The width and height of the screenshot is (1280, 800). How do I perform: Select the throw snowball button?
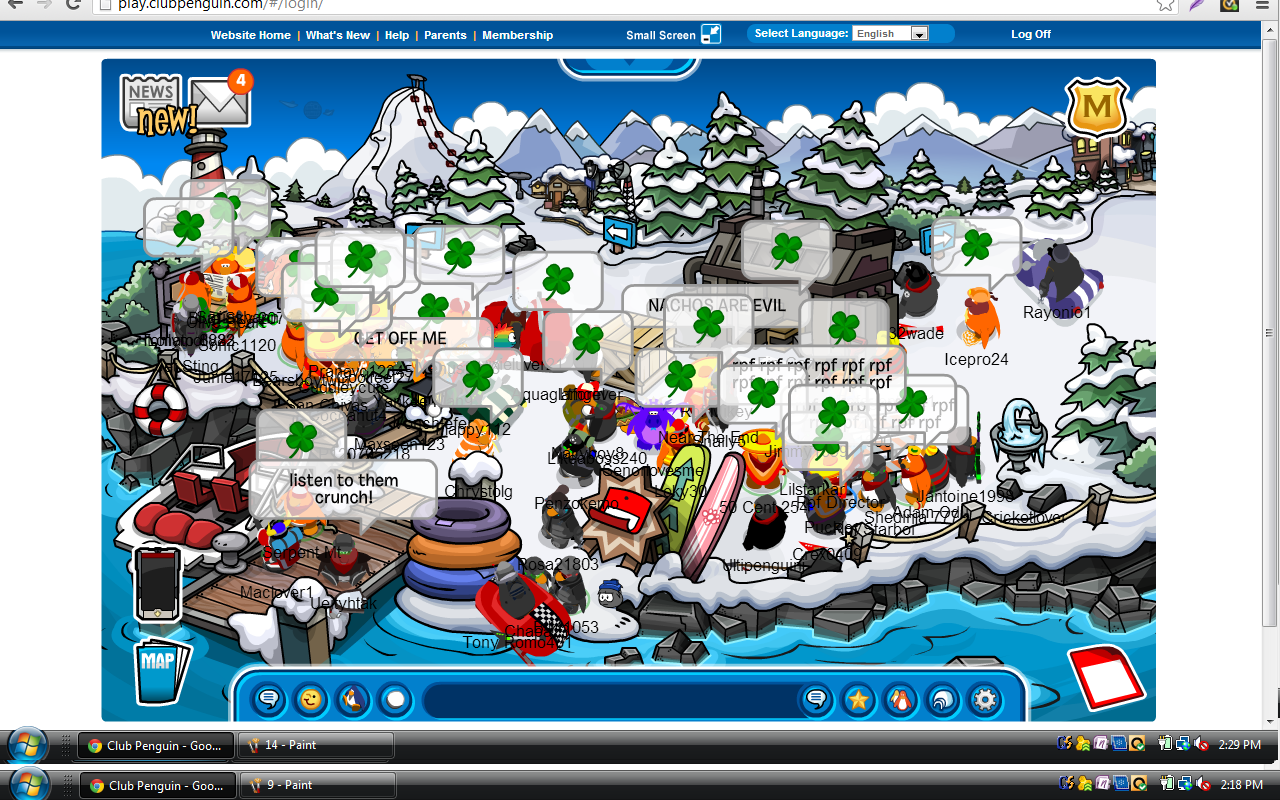396,700
